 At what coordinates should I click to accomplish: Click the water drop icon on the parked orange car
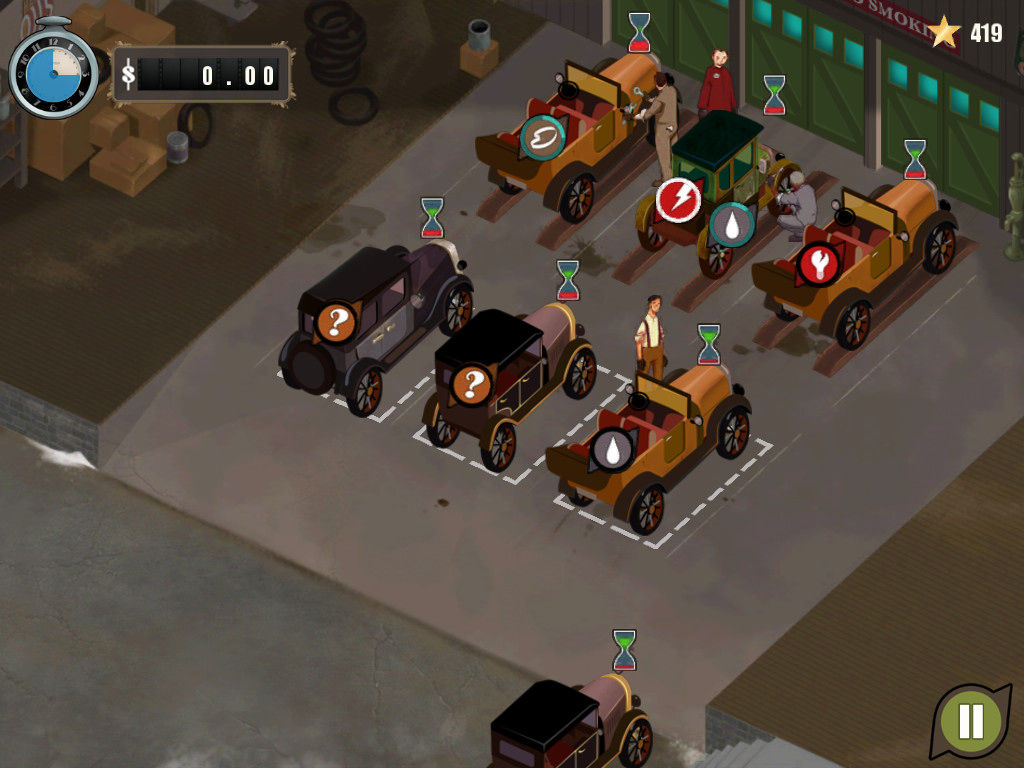[x=612, y=449]
